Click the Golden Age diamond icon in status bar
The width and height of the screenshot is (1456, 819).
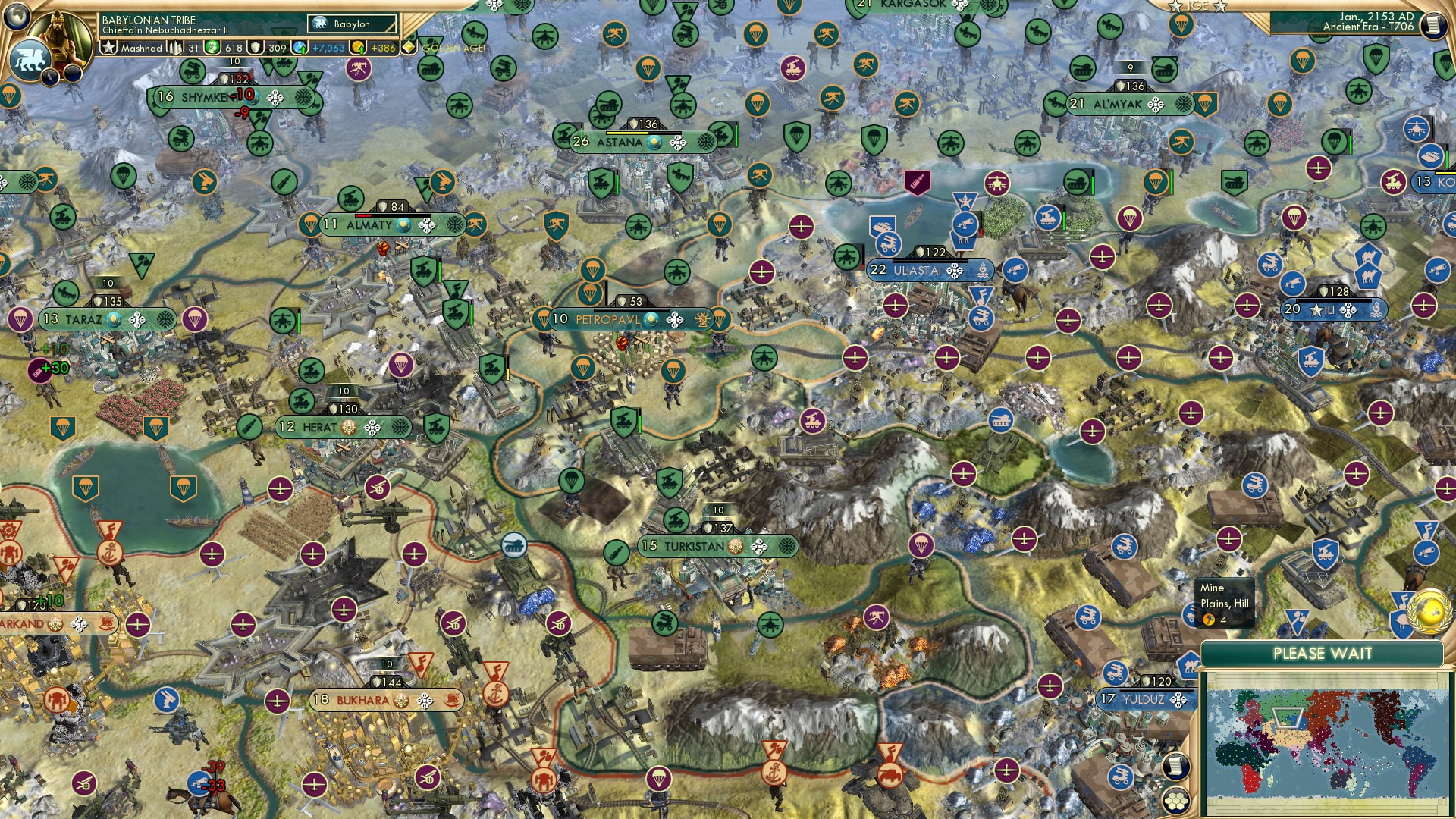coord(409,47)
